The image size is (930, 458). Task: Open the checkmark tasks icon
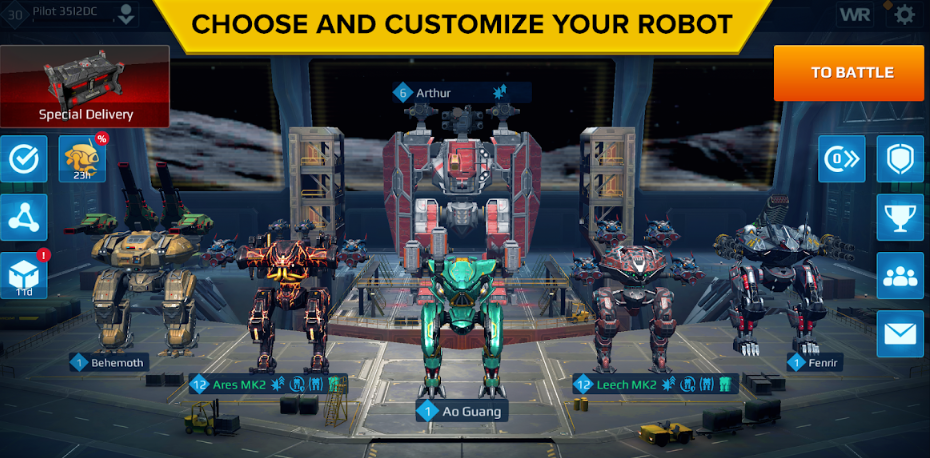point(23,159)
